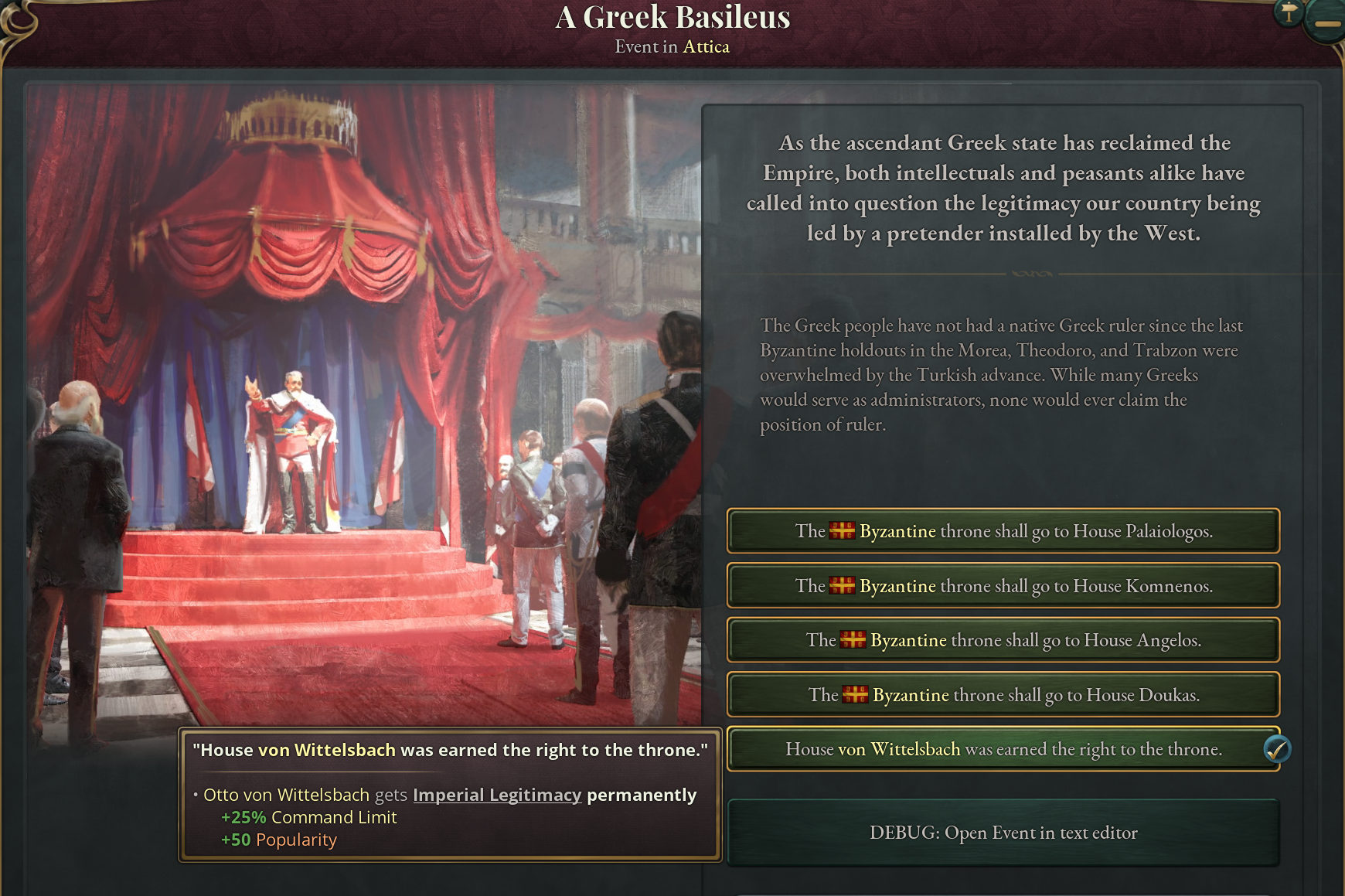
Task: Click the underlined Imperial Legitimacy link
Action: point(497,795)
